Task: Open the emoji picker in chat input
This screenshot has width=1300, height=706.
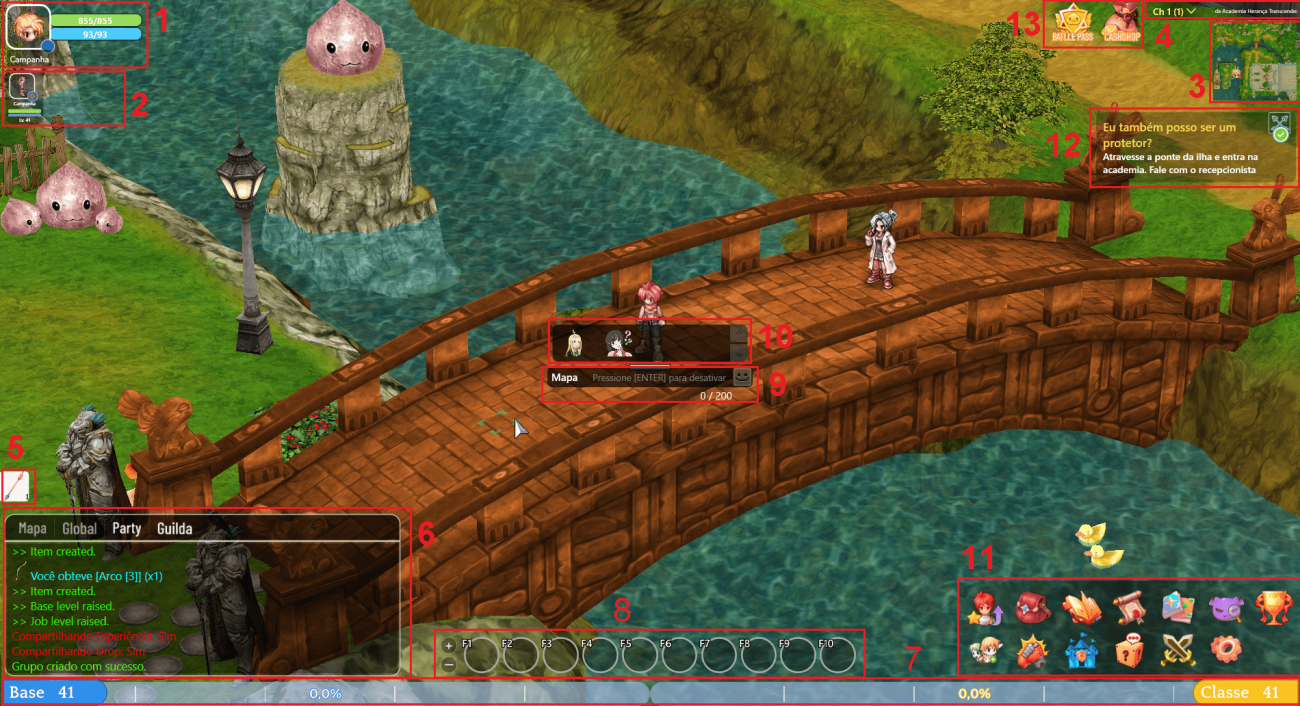Action: tap(742, 377)
